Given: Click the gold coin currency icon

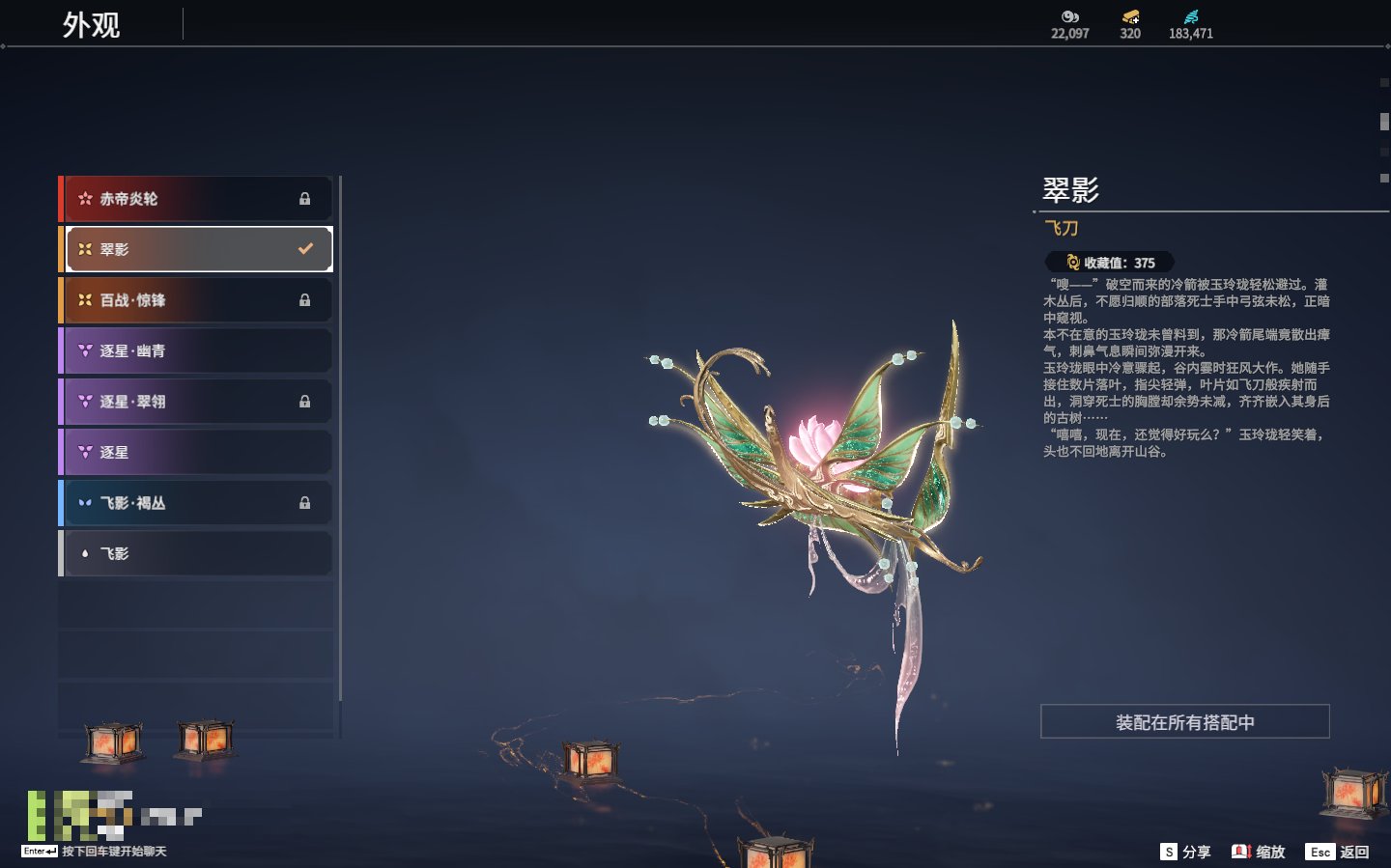Looking at the screenshot, I should 1130,16.
